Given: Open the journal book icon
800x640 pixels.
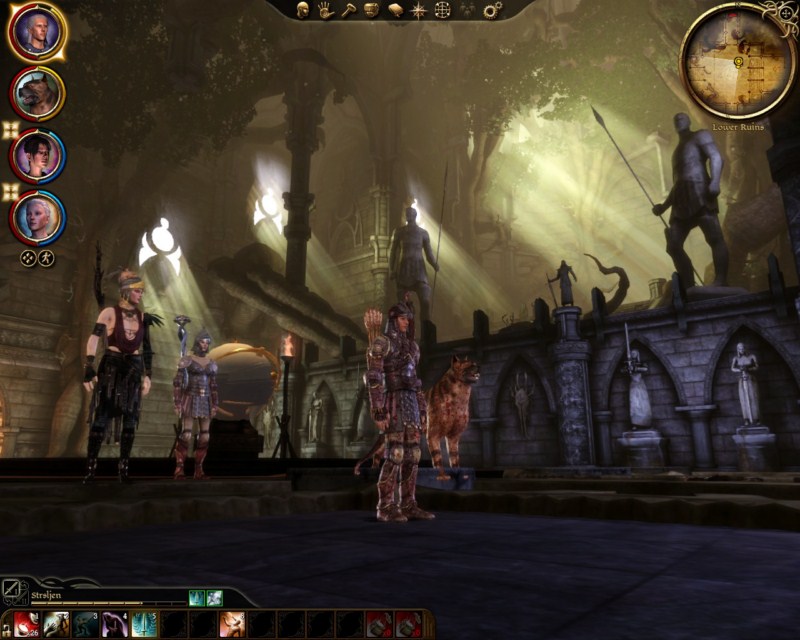Looking at the screenshot, I should tap(395, 10).
